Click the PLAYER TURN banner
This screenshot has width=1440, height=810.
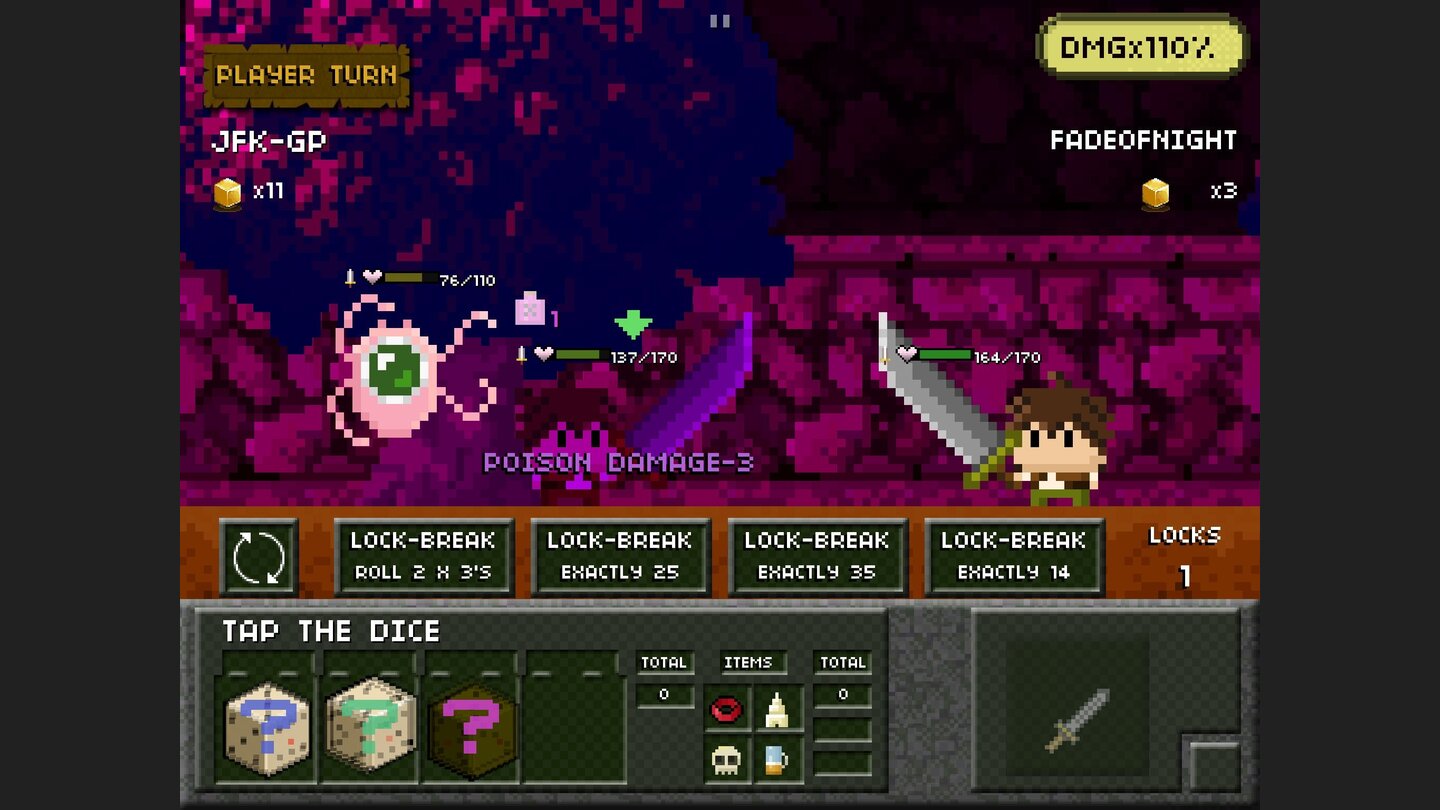(304, 74)
